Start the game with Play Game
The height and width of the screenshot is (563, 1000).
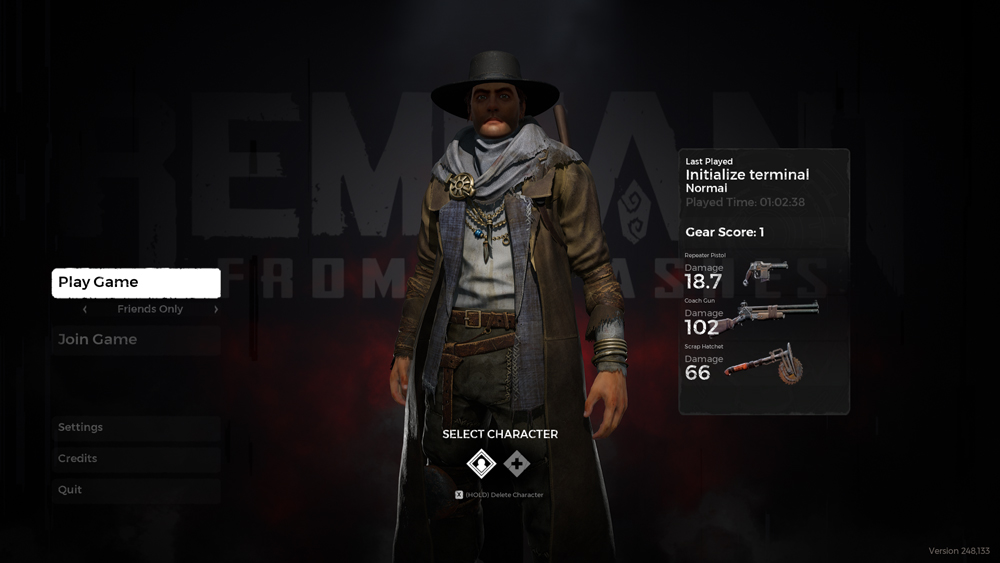136,283
